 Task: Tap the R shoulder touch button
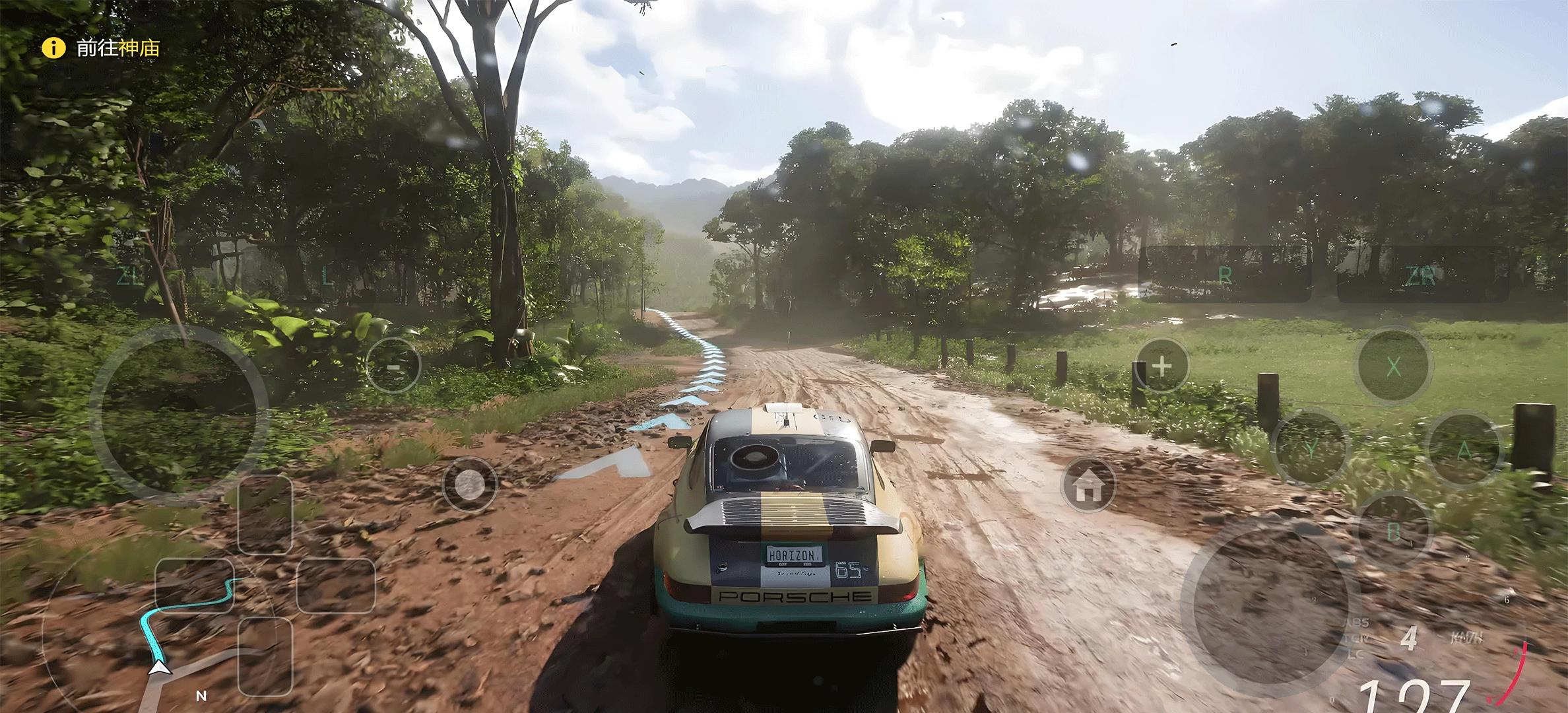tap(1225, 275)
